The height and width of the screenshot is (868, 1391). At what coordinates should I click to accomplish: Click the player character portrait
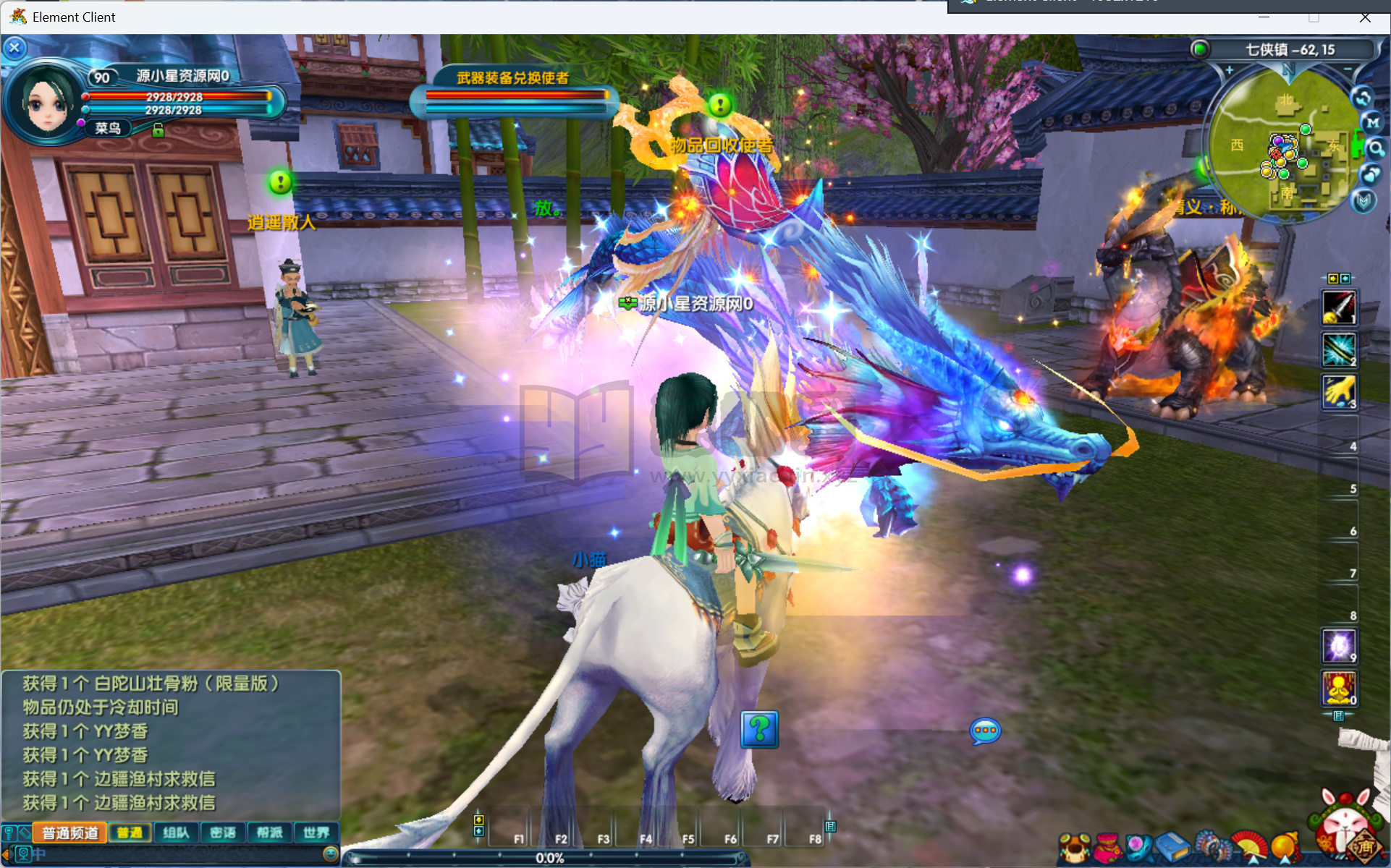click(x=47, y=102)
